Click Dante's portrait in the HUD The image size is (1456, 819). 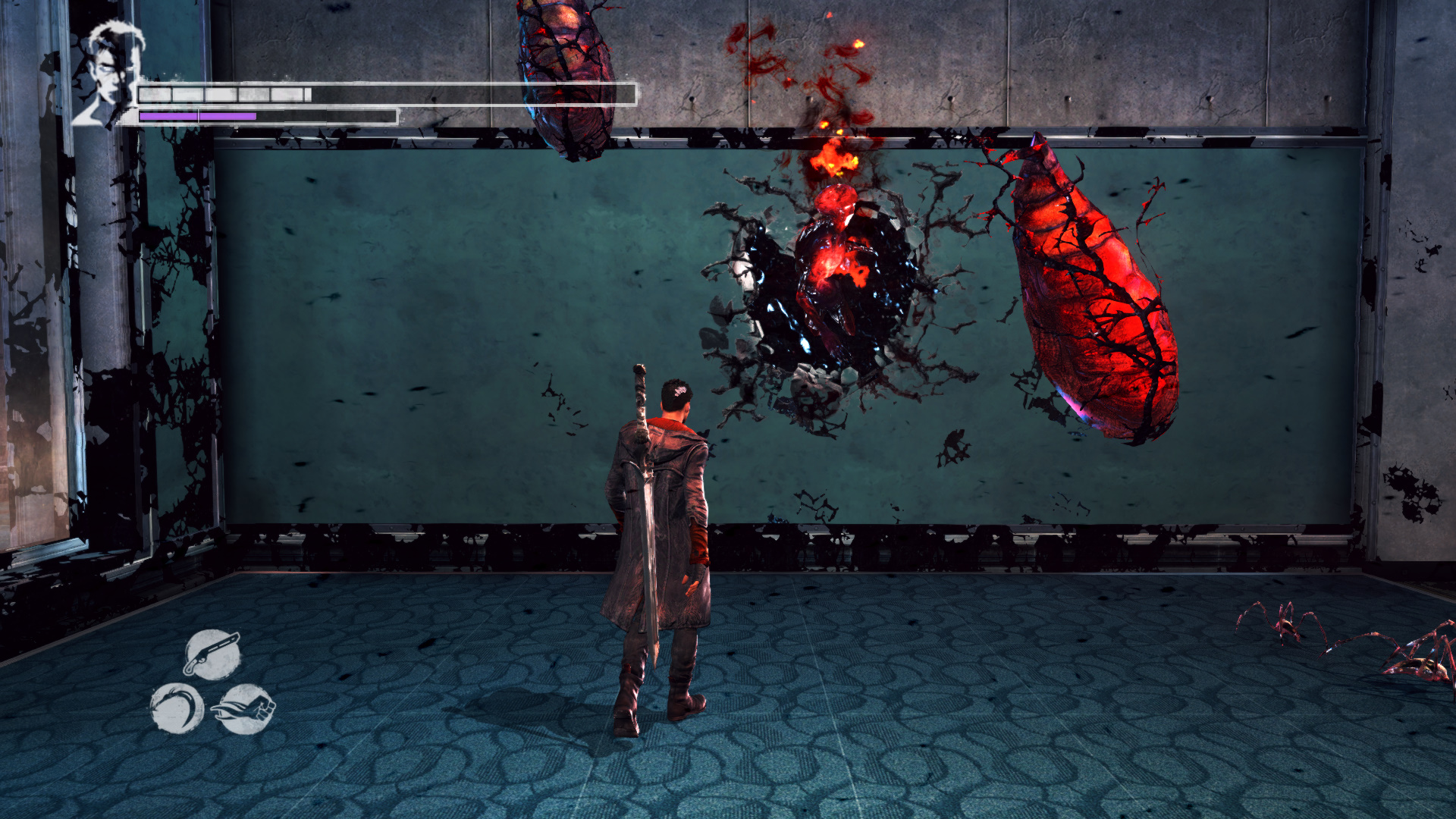(108, 74)
